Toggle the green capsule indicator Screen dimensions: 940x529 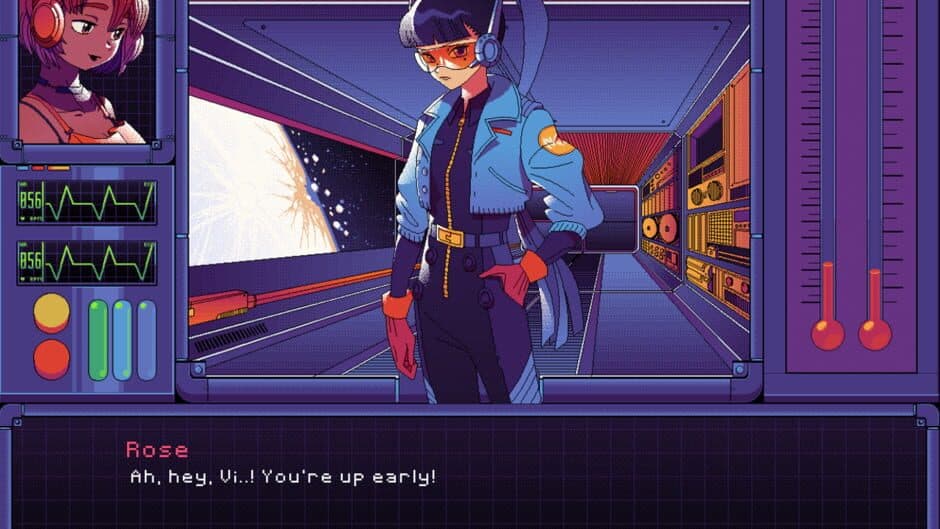click(x=98, y=340)
